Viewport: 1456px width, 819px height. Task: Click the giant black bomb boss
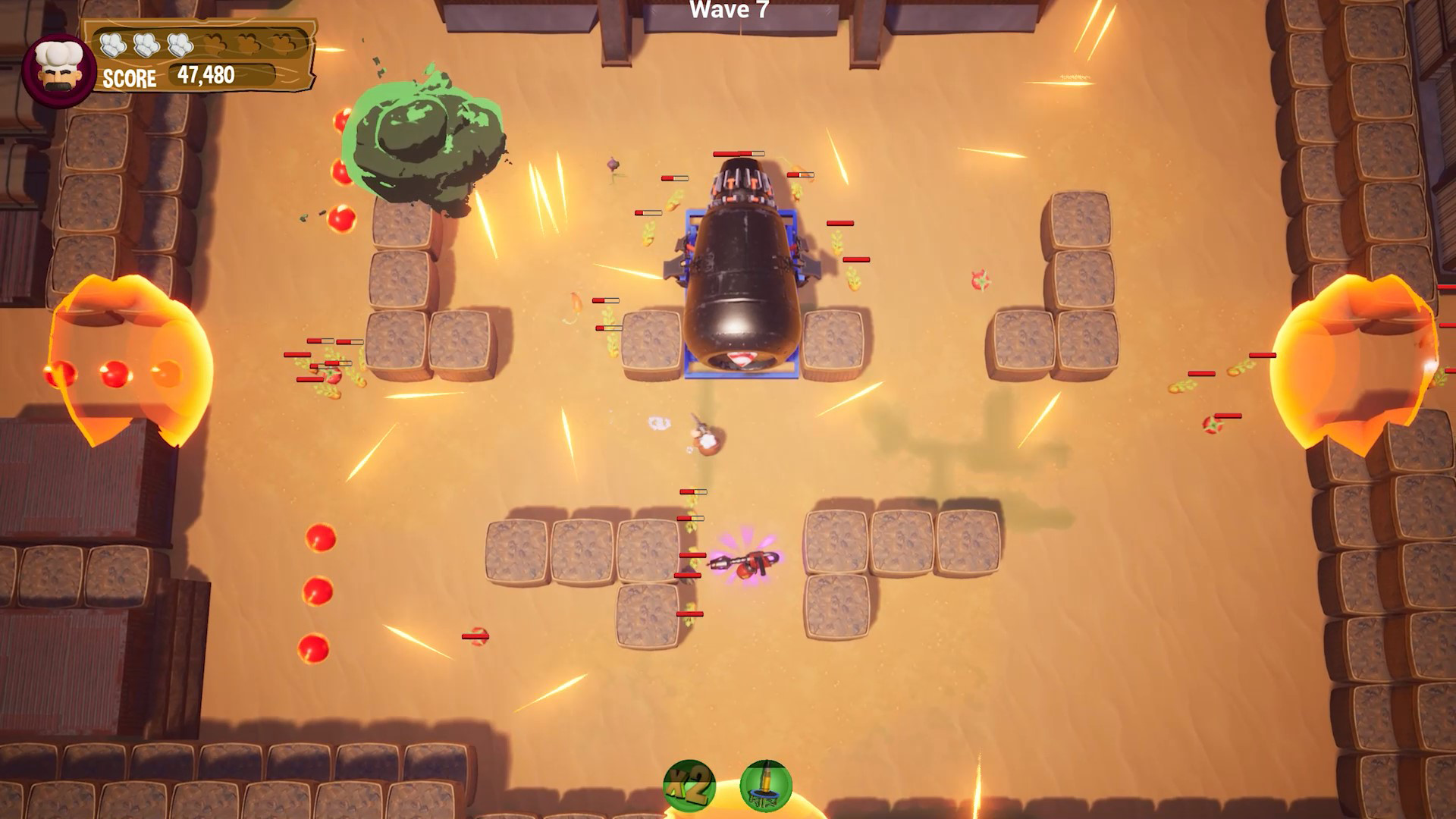click(x=739, y=281)
